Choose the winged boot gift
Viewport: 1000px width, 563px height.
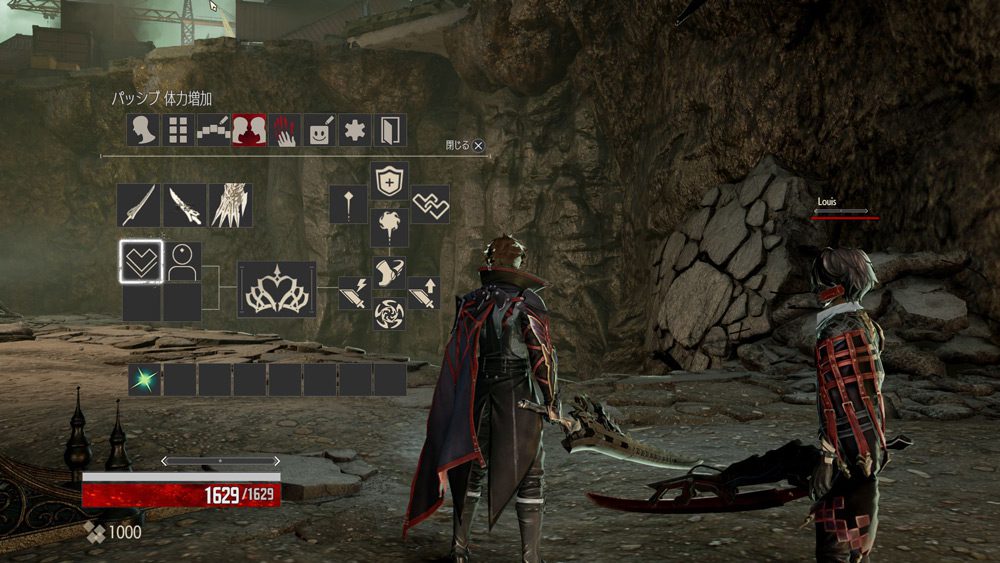point(389,272)
